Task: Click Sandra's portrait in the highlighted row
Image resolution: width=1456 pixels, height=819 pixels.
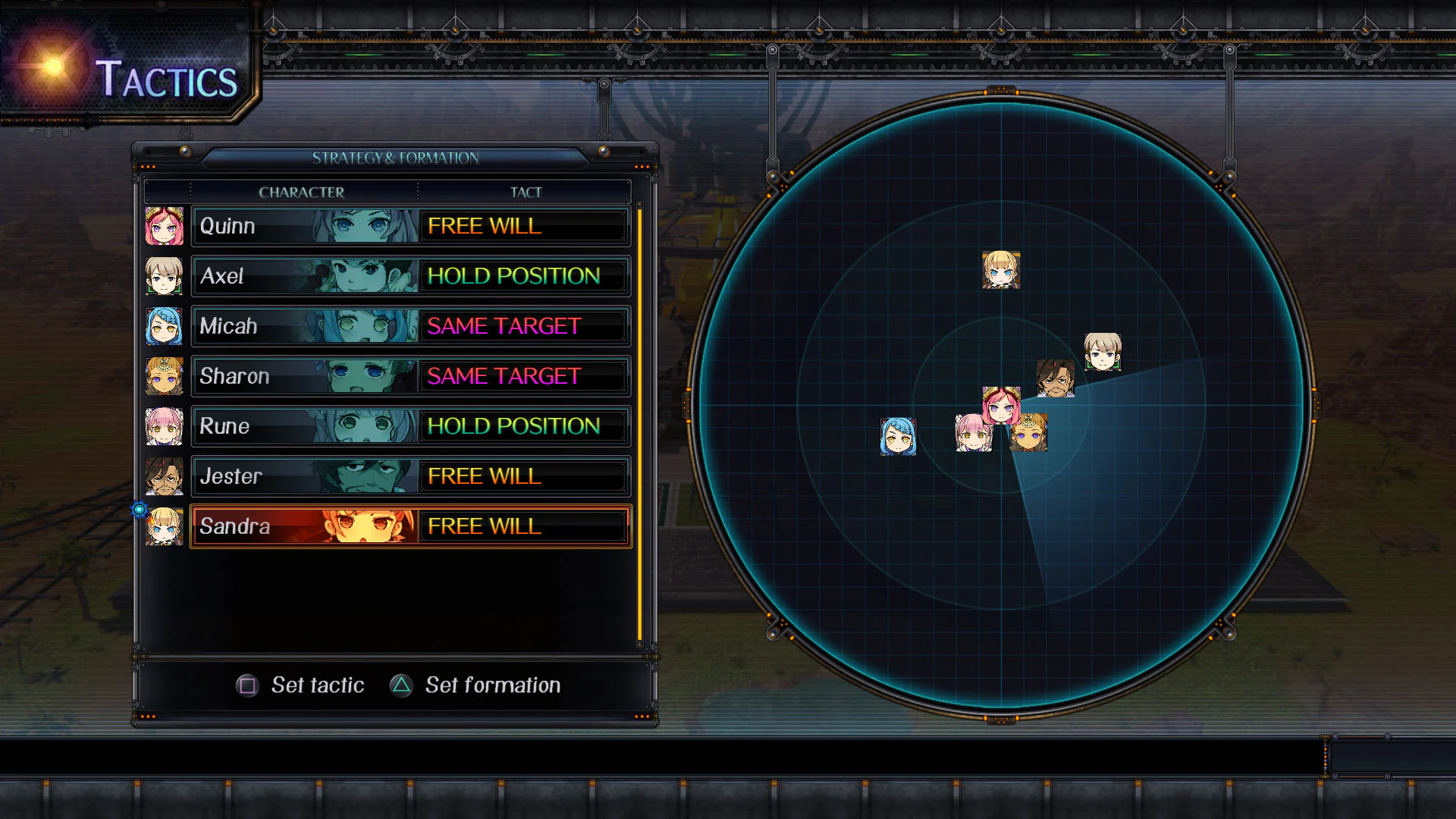Action: point(165,526)
